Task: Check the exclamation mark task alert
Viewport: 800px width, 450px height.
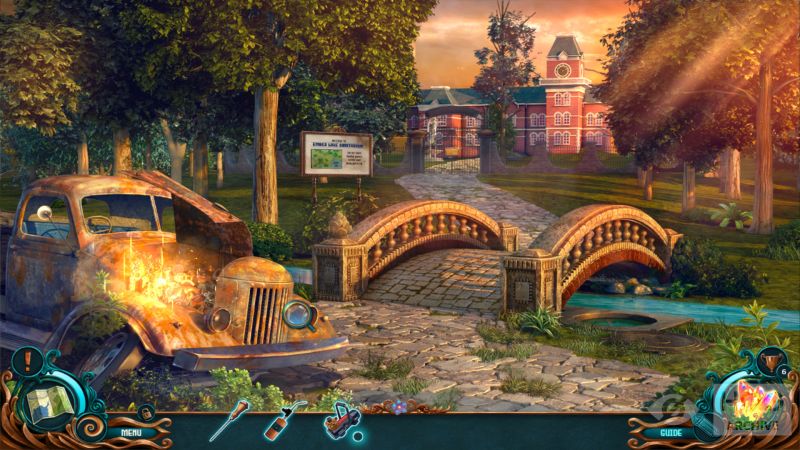Action: pyautogui.click(x=26, y=359)
